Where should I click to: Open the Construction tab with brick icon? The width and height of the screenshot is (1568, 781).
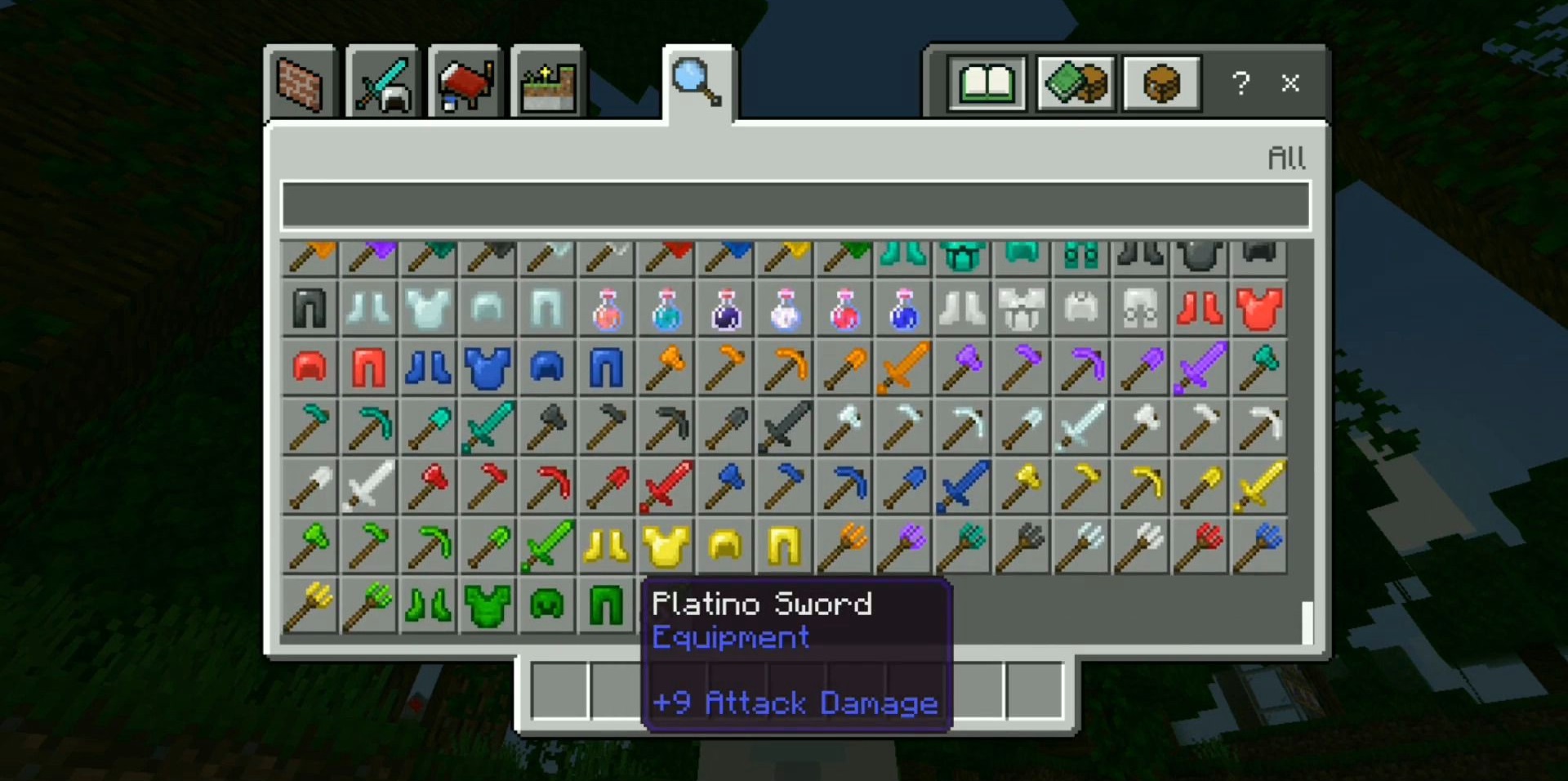point(300,83)
